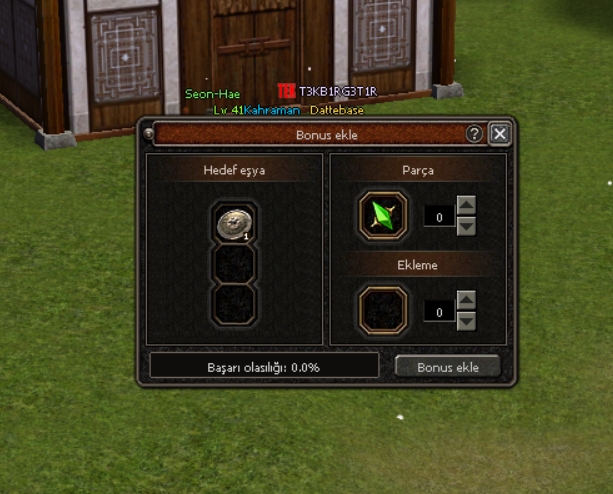
Task: Select the green crystal Parça slot
Action: pos(383,215)
